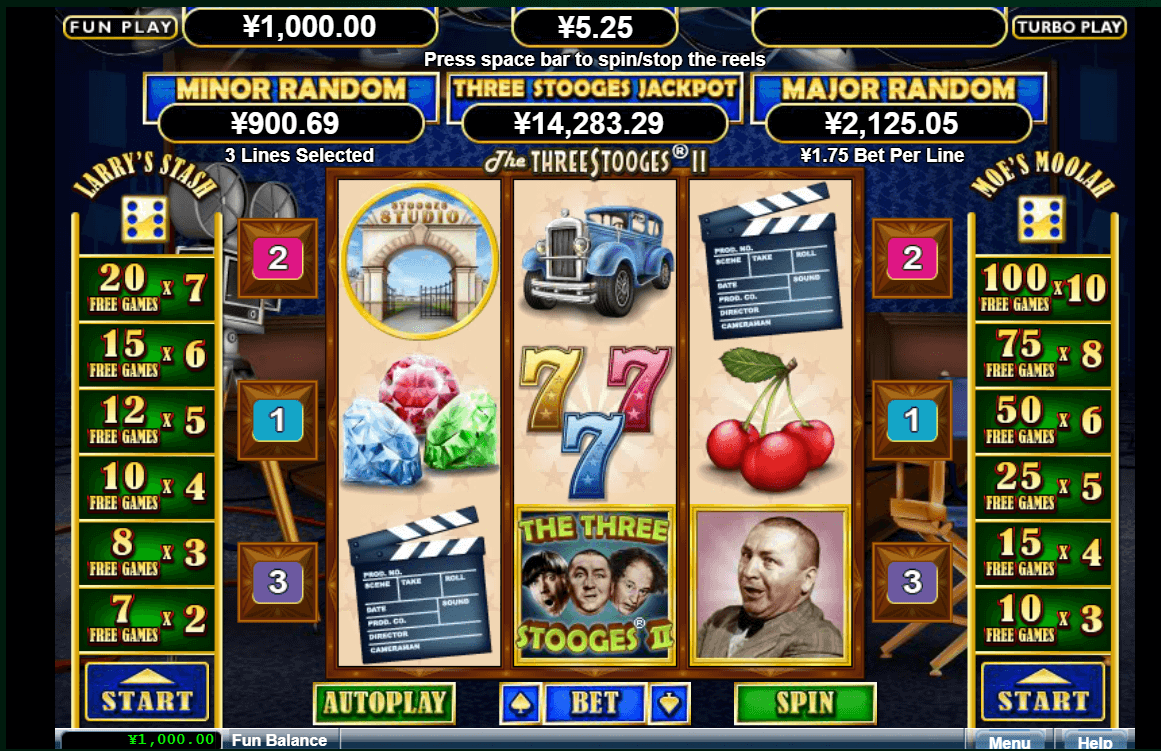Spin the reels with the green SPIN button
The height and width of the screenshot is (751, 1161).
pyautogui.click(x=805, y=703)
